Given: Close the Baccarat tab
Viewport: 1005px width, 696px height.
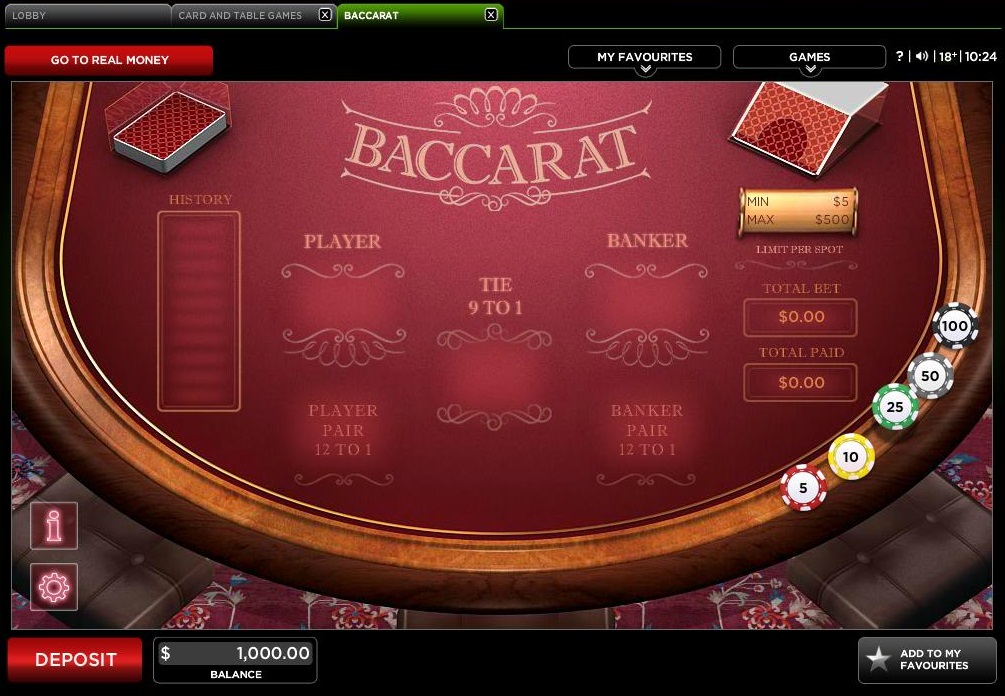Looking at the screenshot, I should pyautogui.click(x=490, y=15).
